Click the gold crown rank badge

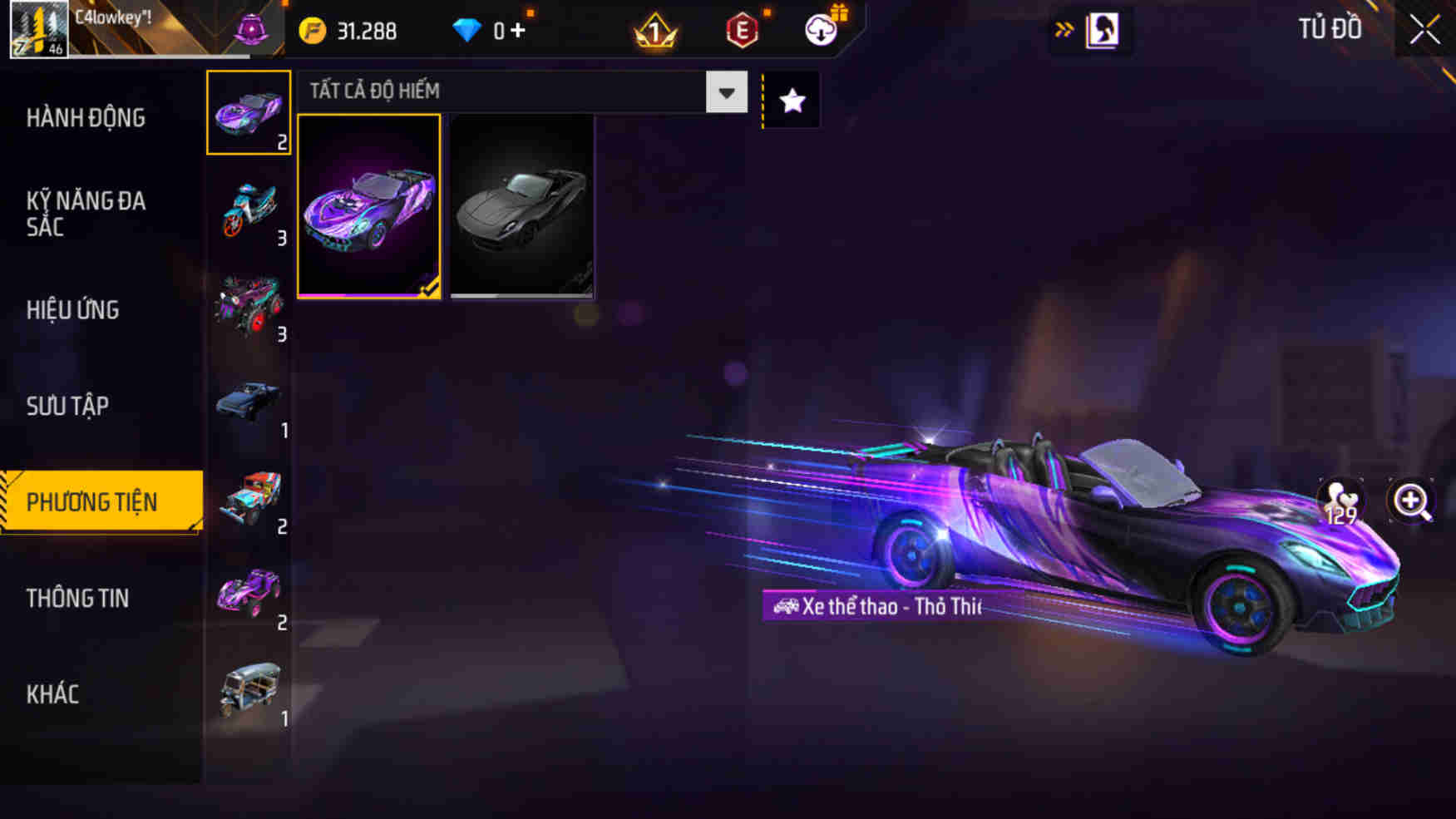655,30
